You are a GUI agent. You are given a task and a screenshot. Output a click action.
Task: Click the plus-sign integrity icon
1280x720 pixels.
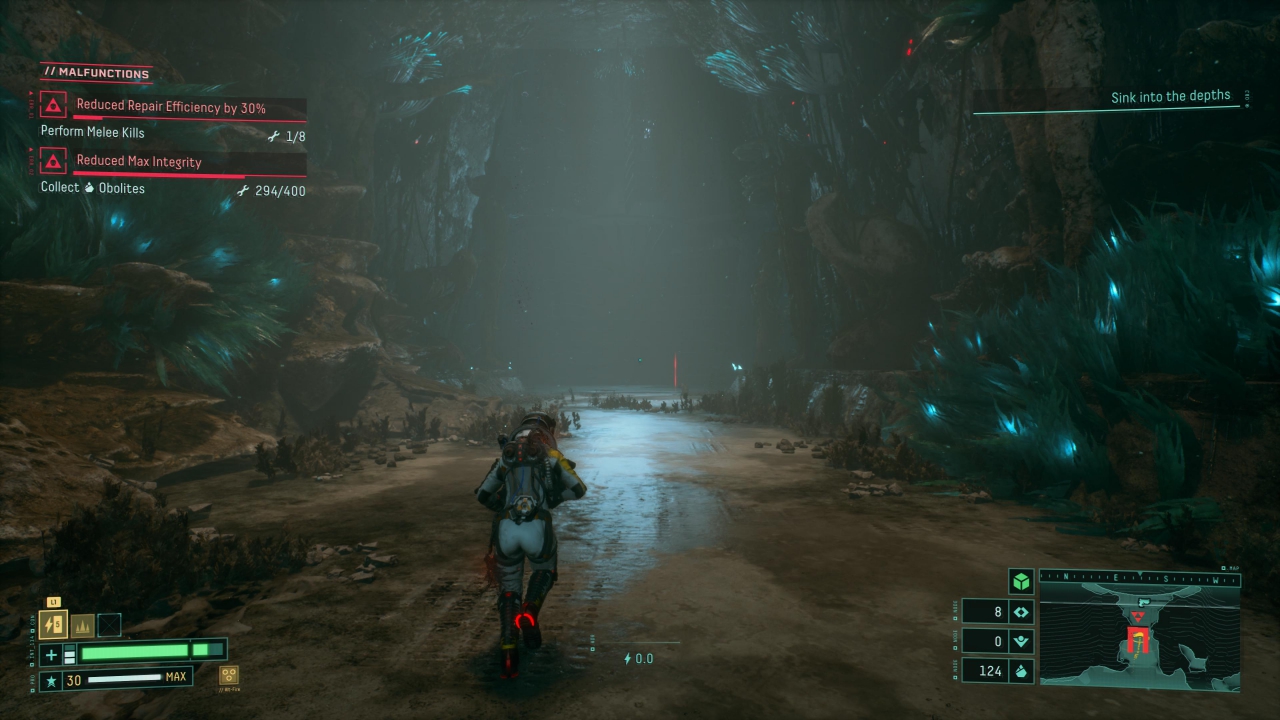[x=52, y=655]
